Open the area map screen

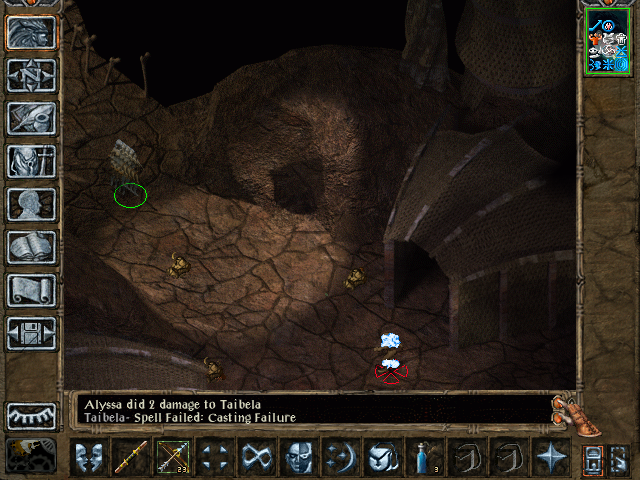pyautogui.click(x=32, y=76)
